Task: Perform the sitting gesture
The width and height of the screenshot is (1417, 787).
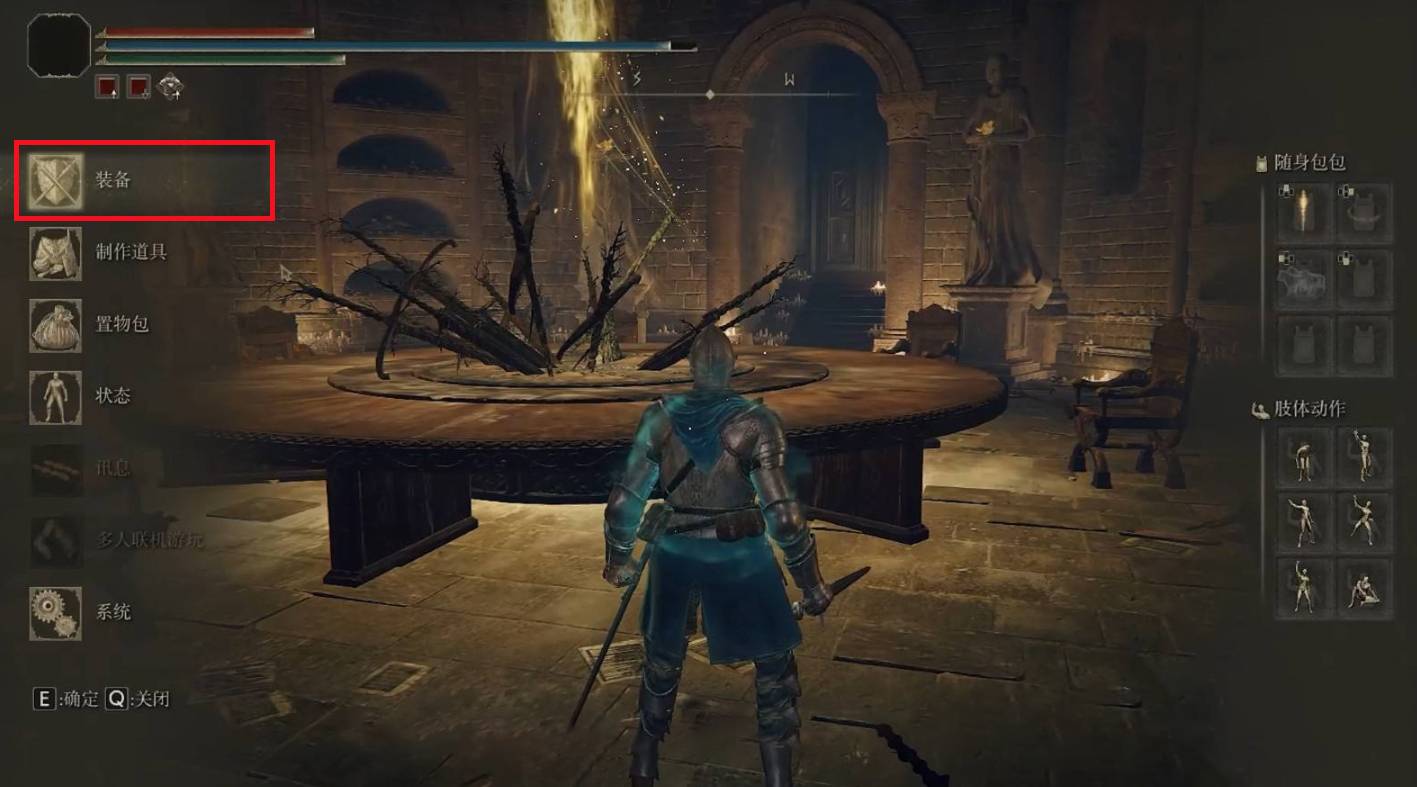Action: (x=1364, y=587)
